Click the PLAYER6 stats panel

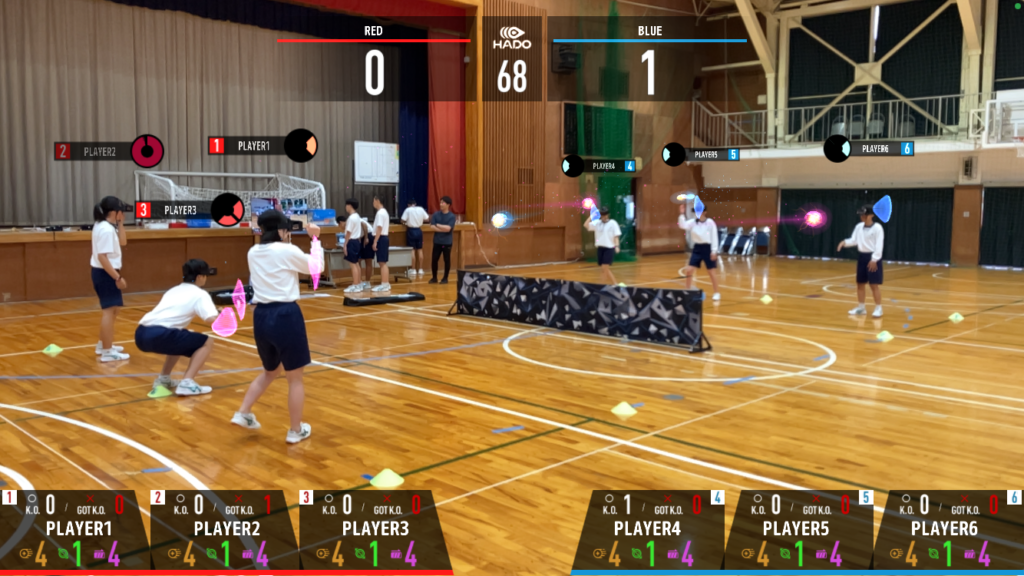(946, 530)
